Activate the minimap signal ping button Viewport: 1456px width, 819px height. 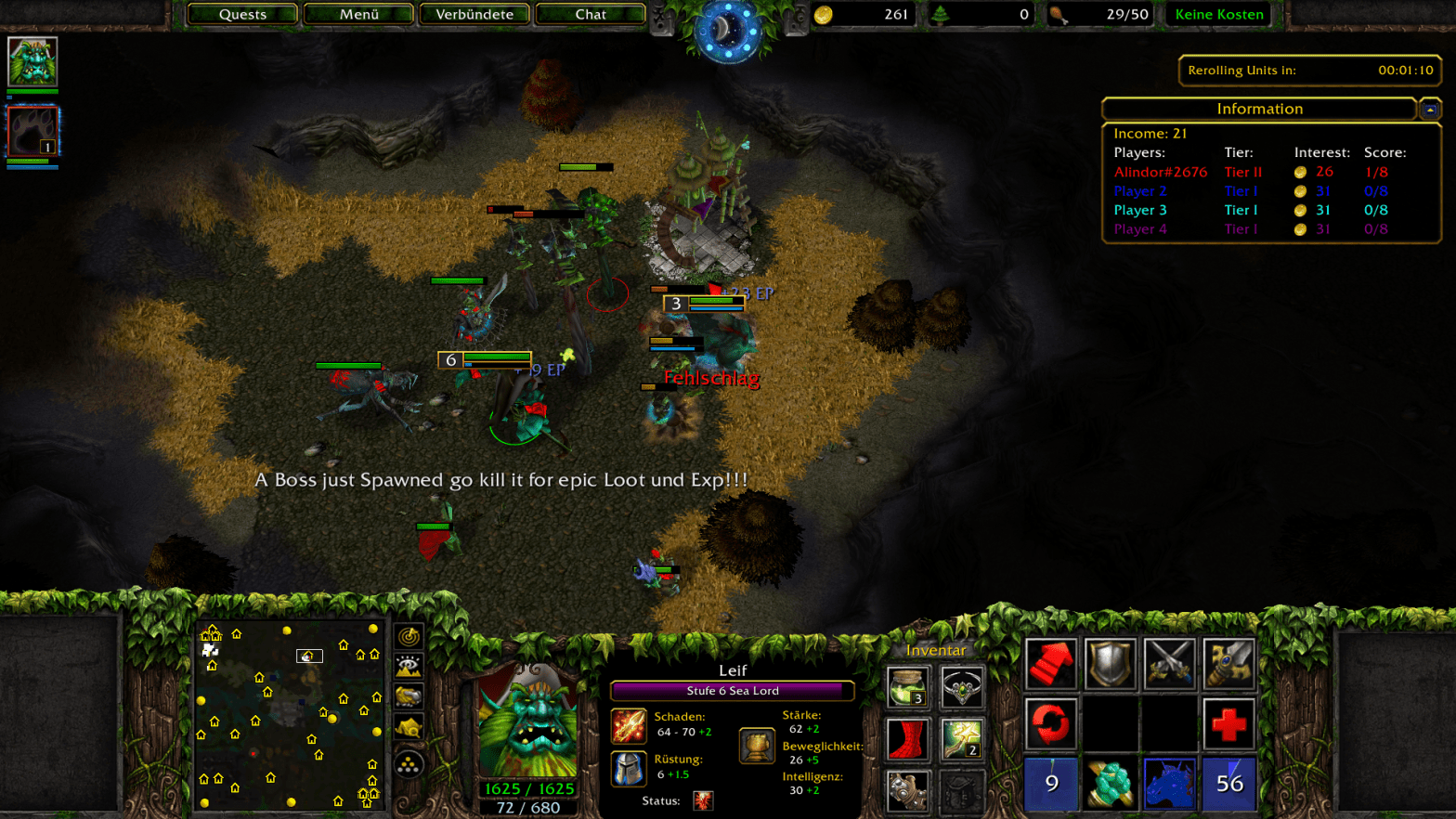click(409, 636)
